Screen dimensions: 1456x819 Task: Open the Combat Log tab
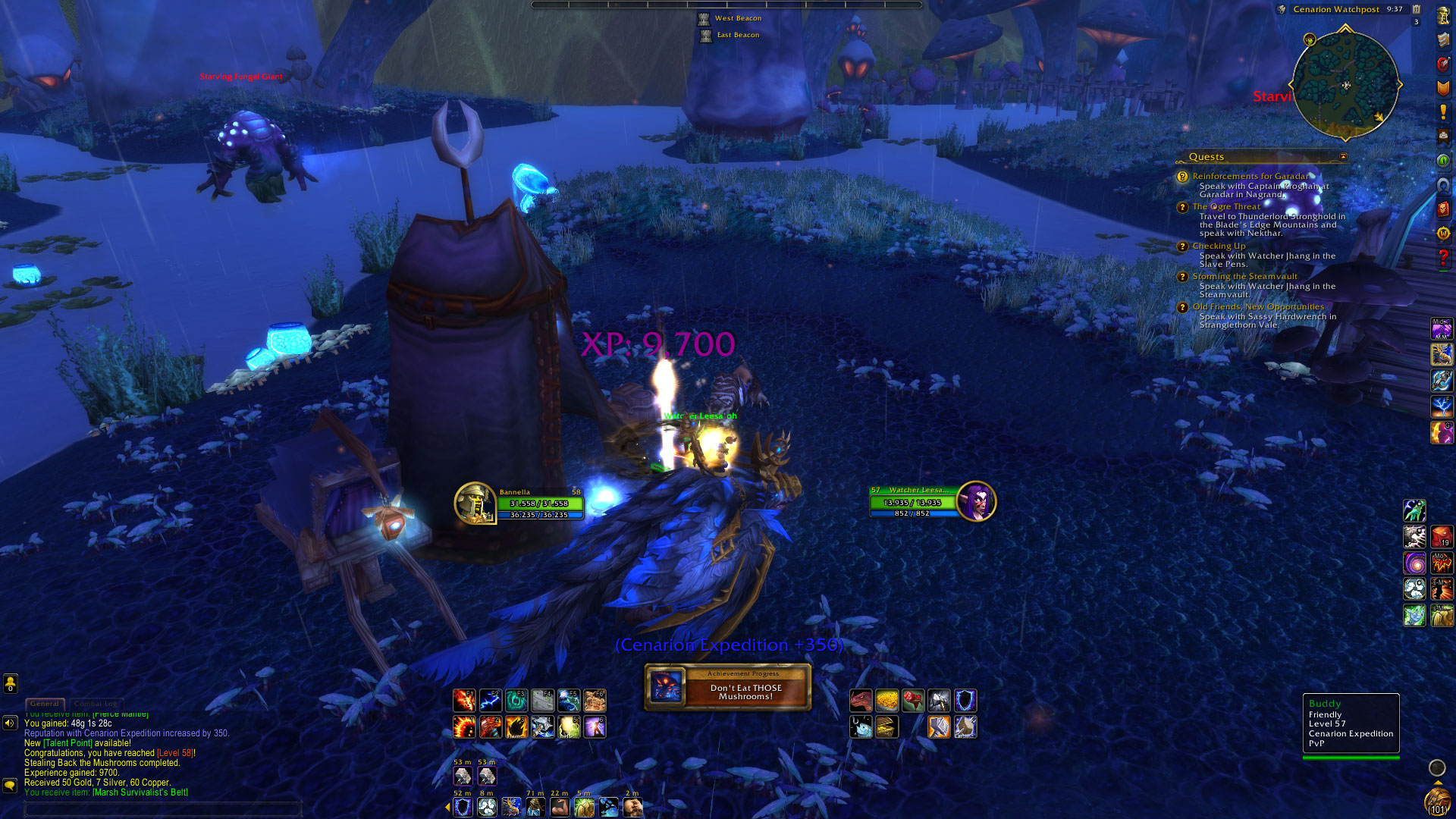[96, 704]
